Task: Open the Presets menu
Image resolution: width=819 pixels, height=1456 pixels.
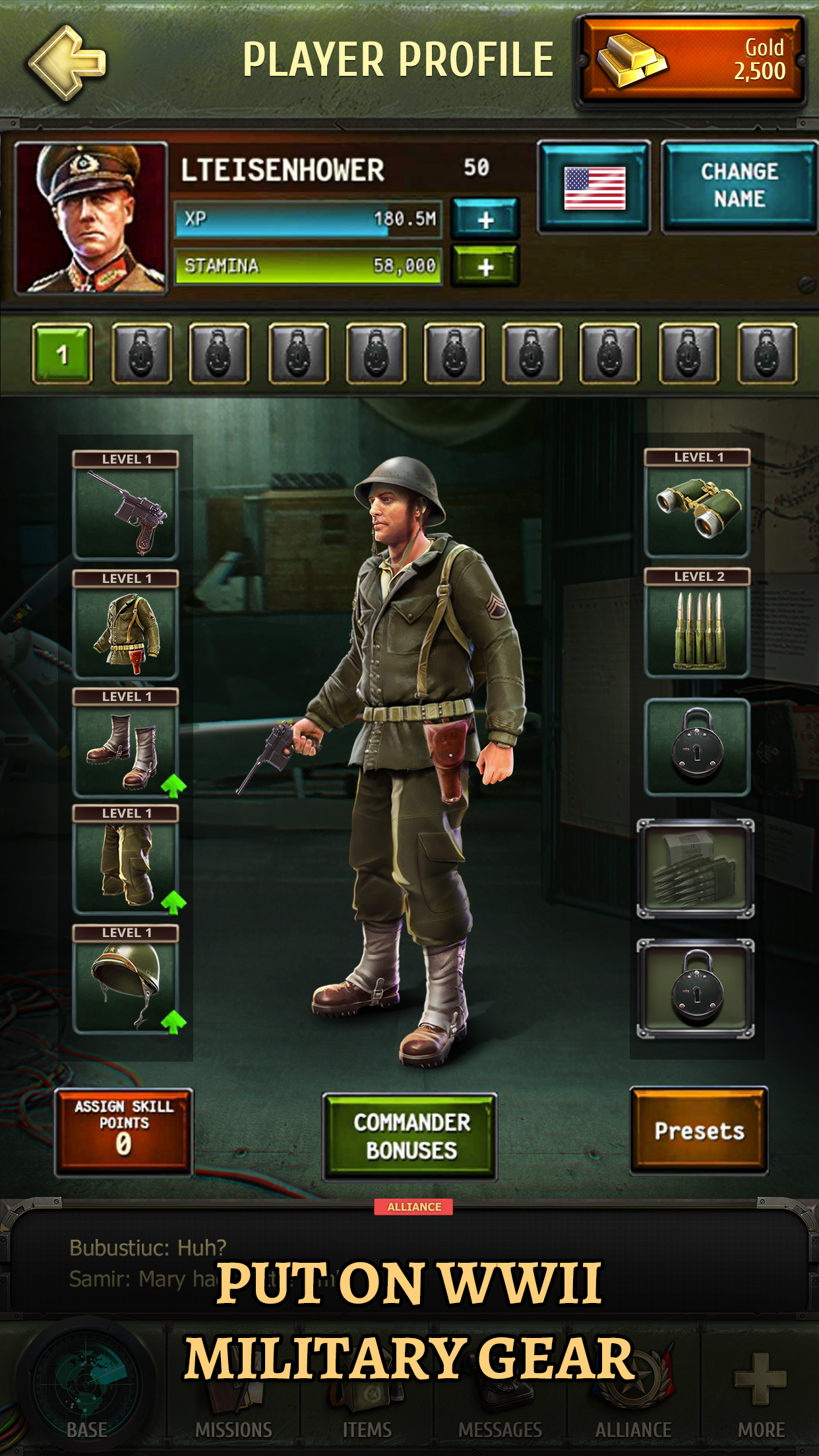Action: pos(699,1130)
